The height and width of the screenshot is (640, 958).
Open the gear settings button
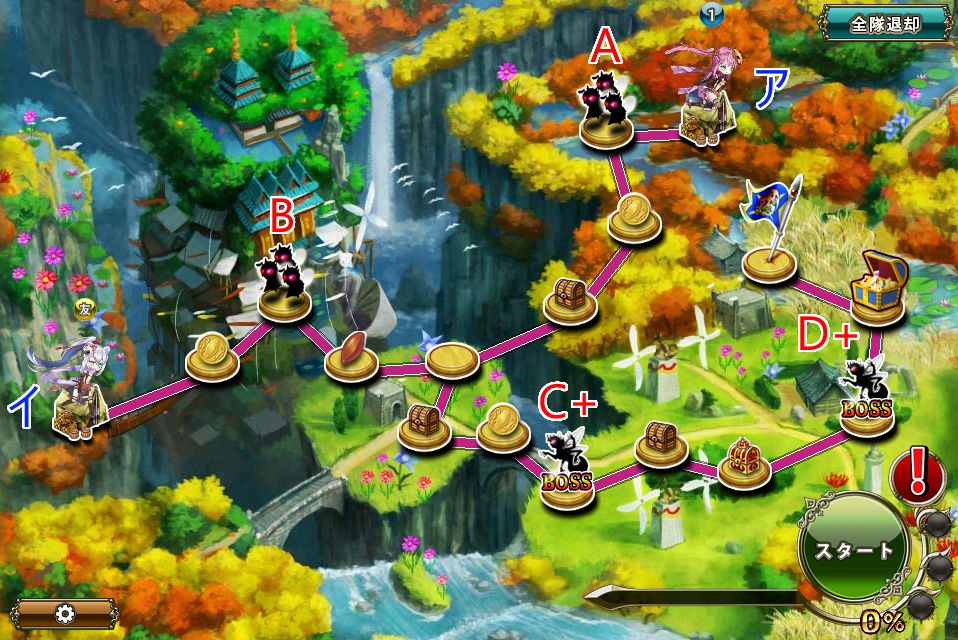(66, 613)
